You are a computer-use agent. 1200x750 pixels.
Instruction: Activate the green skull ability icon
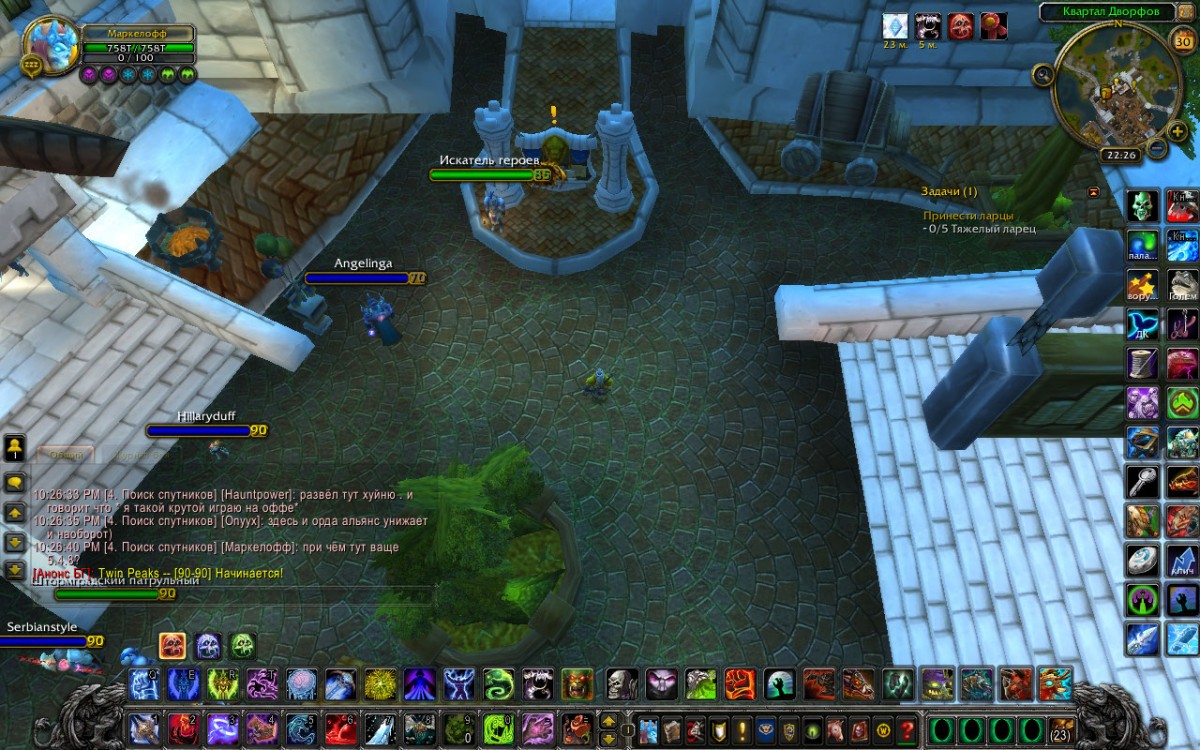[1143, 206]
